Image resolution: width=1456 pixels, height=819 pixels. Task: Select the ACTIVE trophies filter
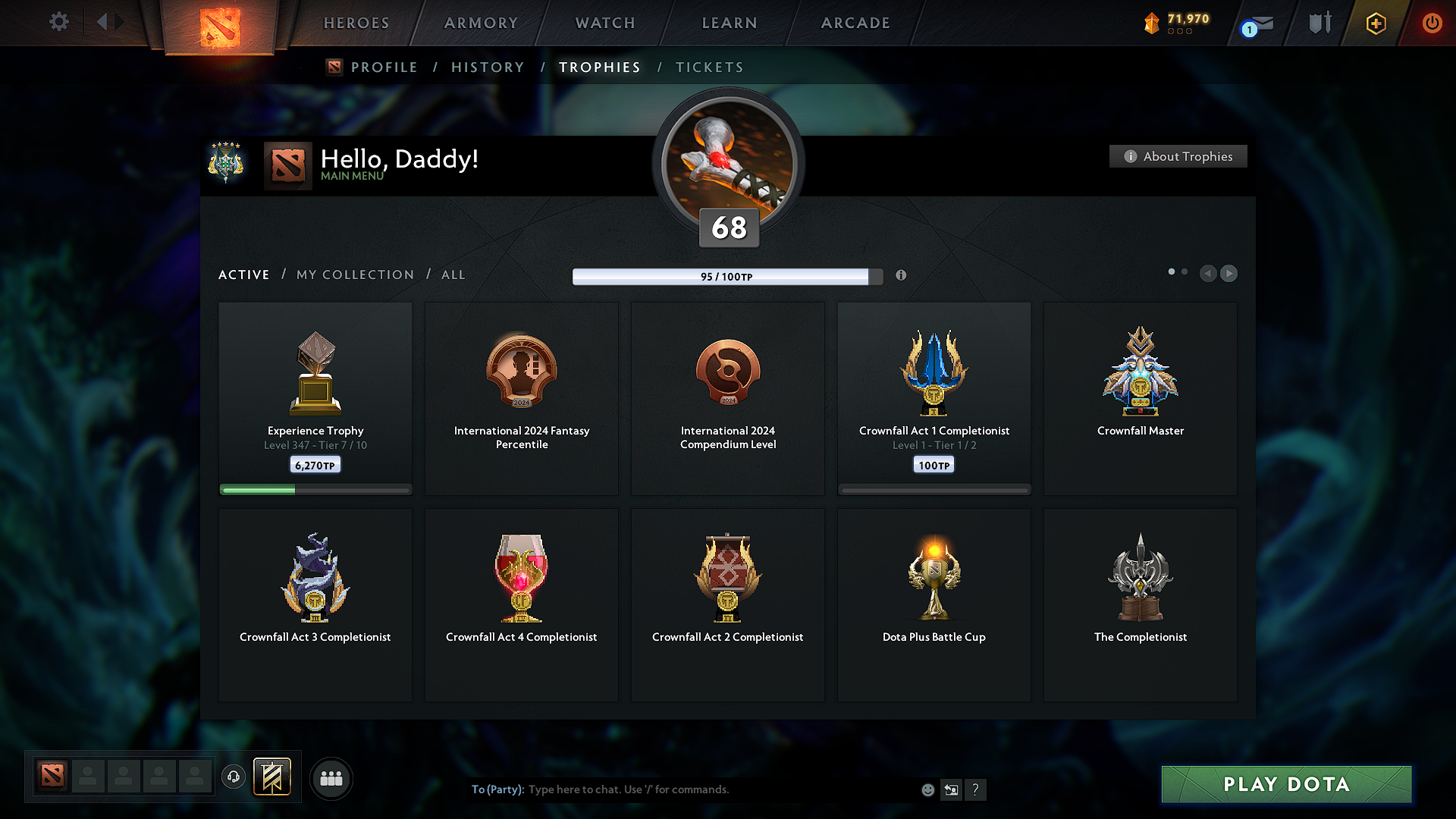[x=243, y=275]
